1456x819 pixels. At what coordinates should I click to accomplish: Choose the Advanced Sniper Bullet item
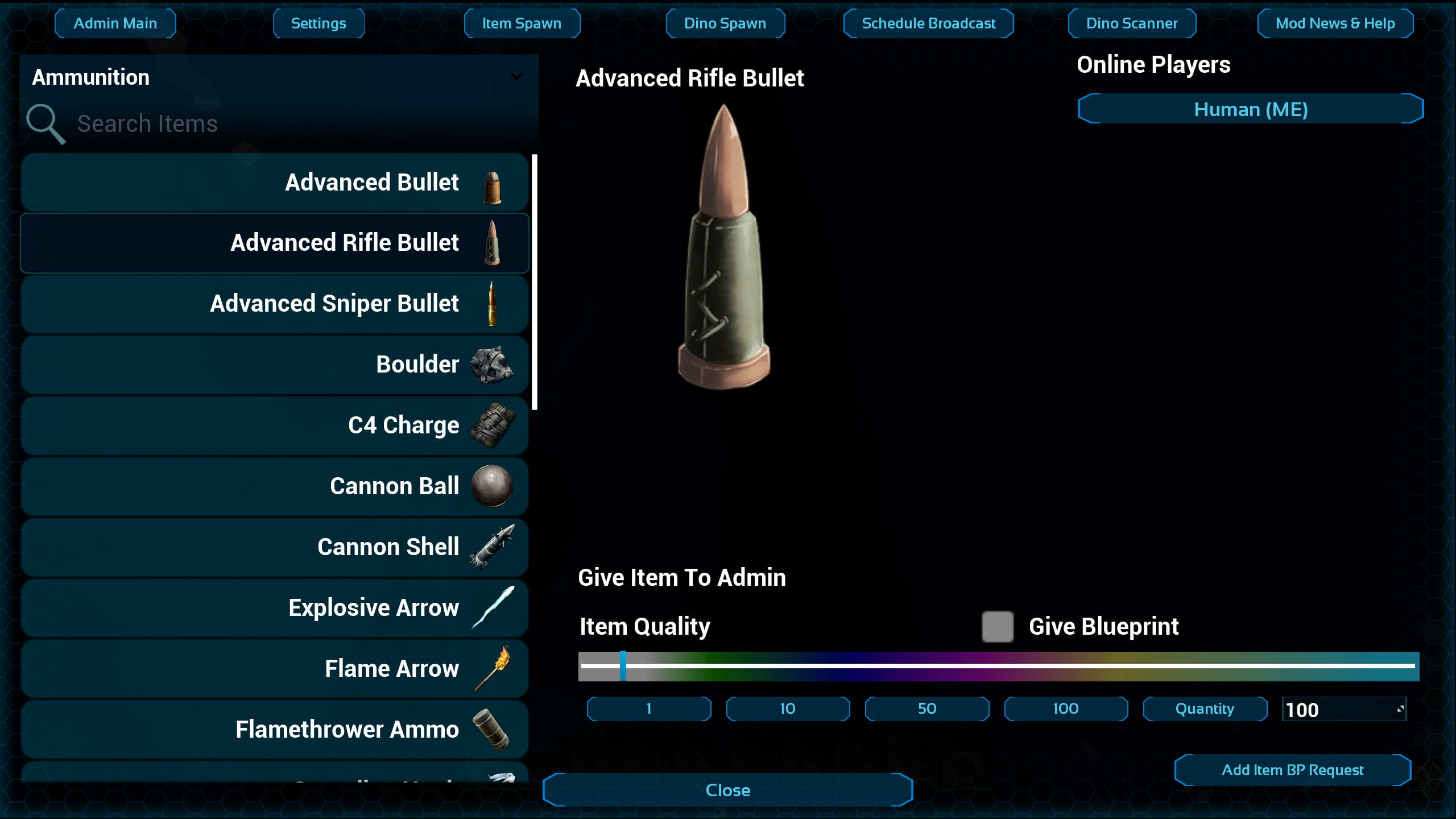pos(275,304)
